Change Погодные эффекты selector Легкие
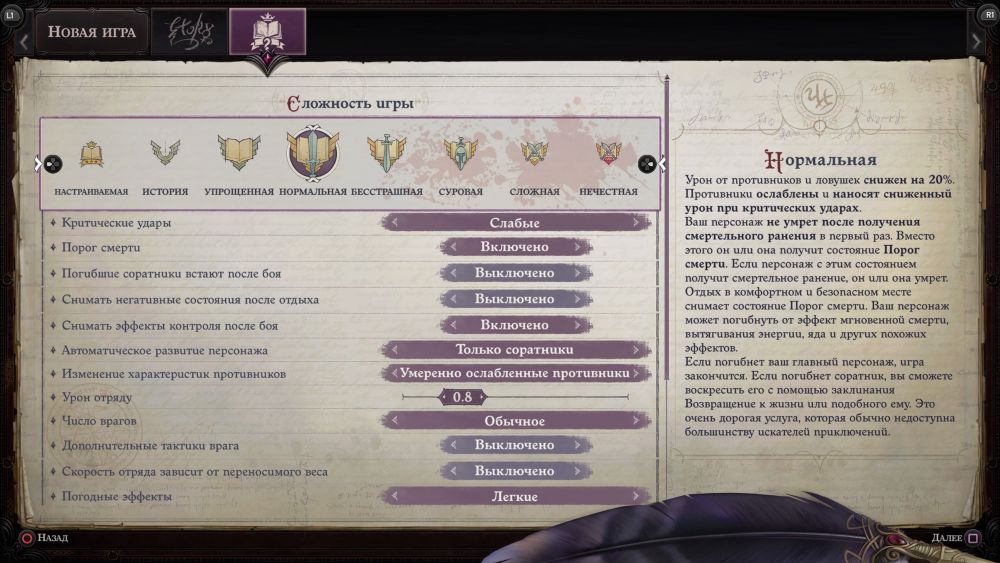 click(x=515, y=497)
